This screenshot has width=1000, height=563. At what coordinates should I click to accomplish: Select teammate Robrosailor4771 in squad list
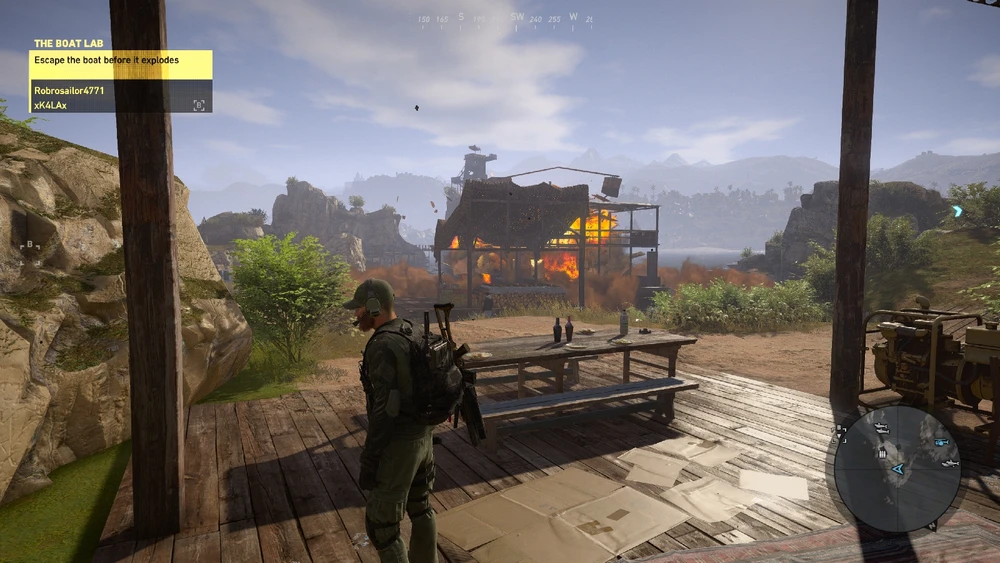(x=69, y=90)
